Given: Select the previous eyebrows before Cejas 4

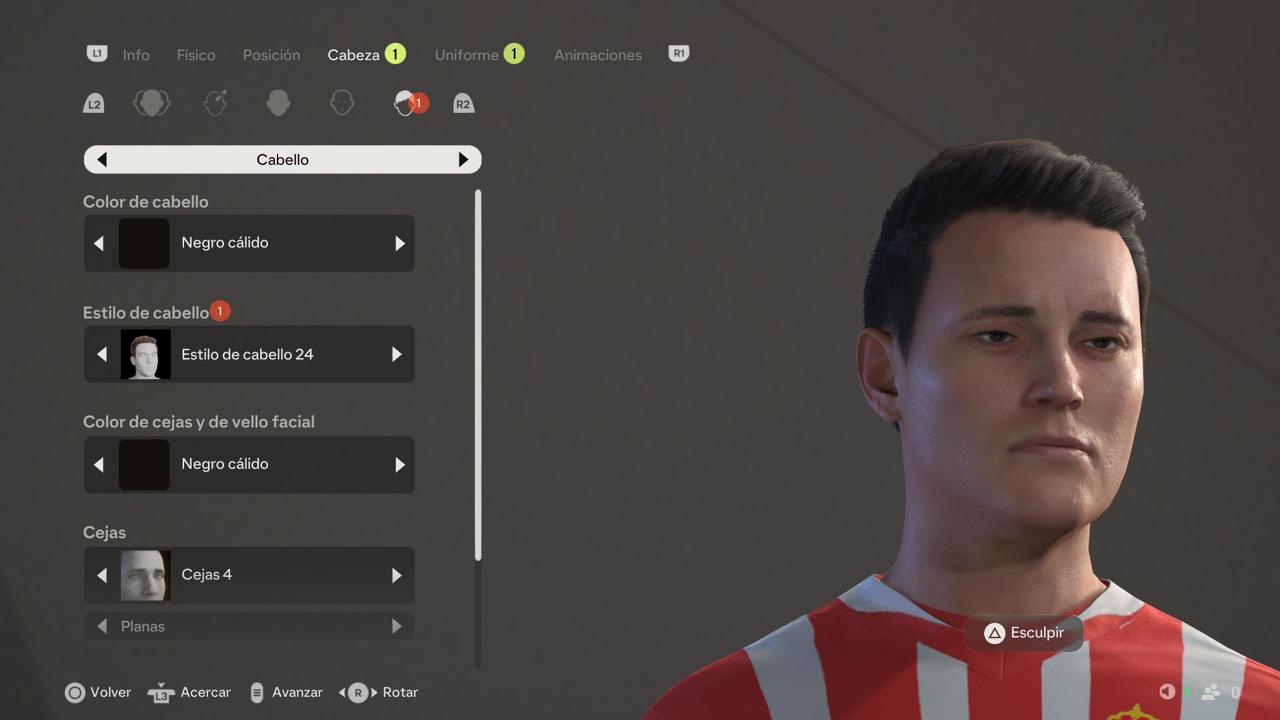Looking at the screenshot, I should [x=101, y=575].
